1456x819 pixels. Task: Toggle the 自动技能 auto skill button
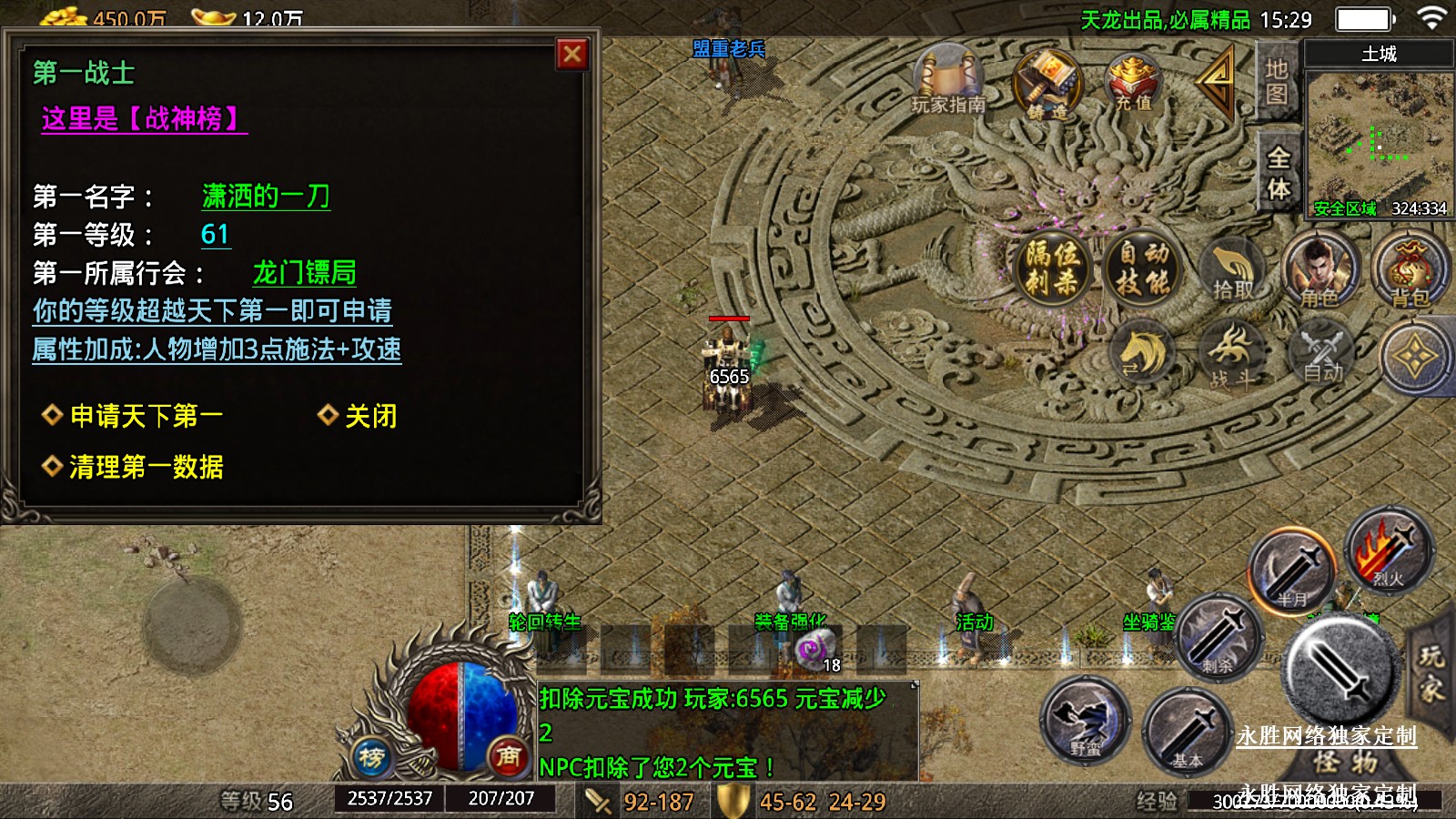[x=1143, y=268]
